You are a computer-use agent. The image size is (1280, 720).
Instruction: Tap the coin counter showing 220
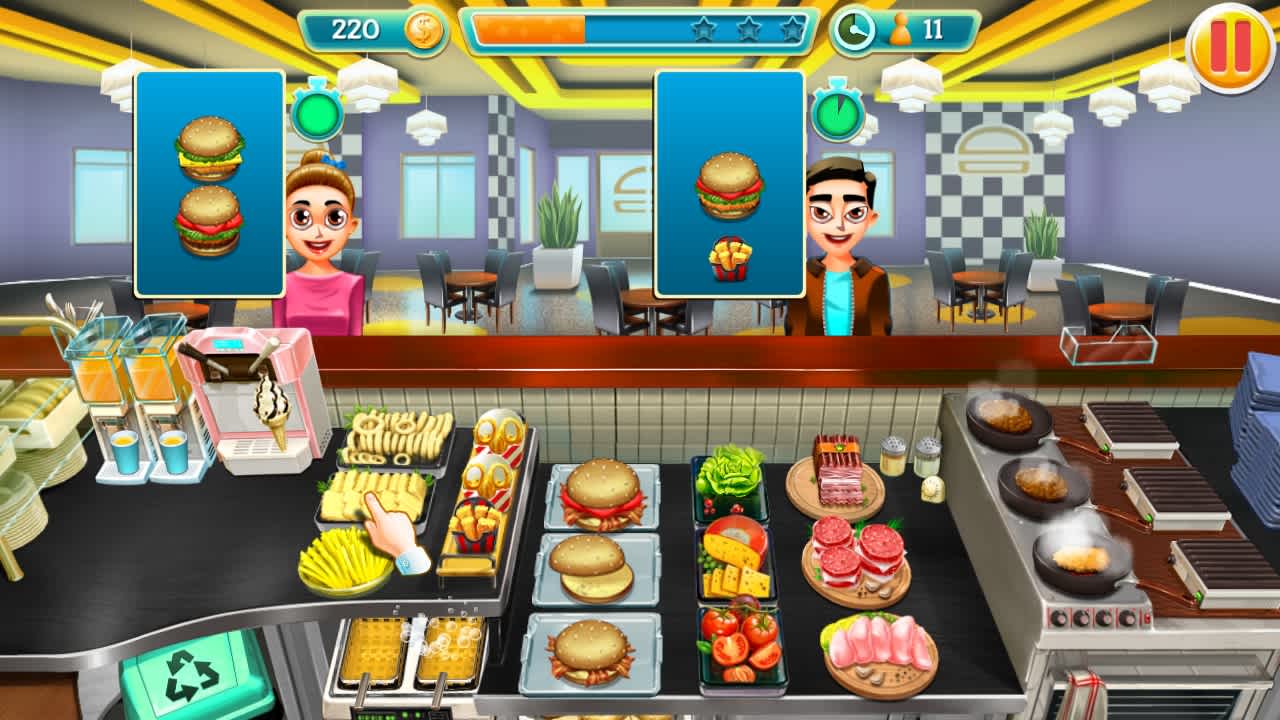coord(360,29)
